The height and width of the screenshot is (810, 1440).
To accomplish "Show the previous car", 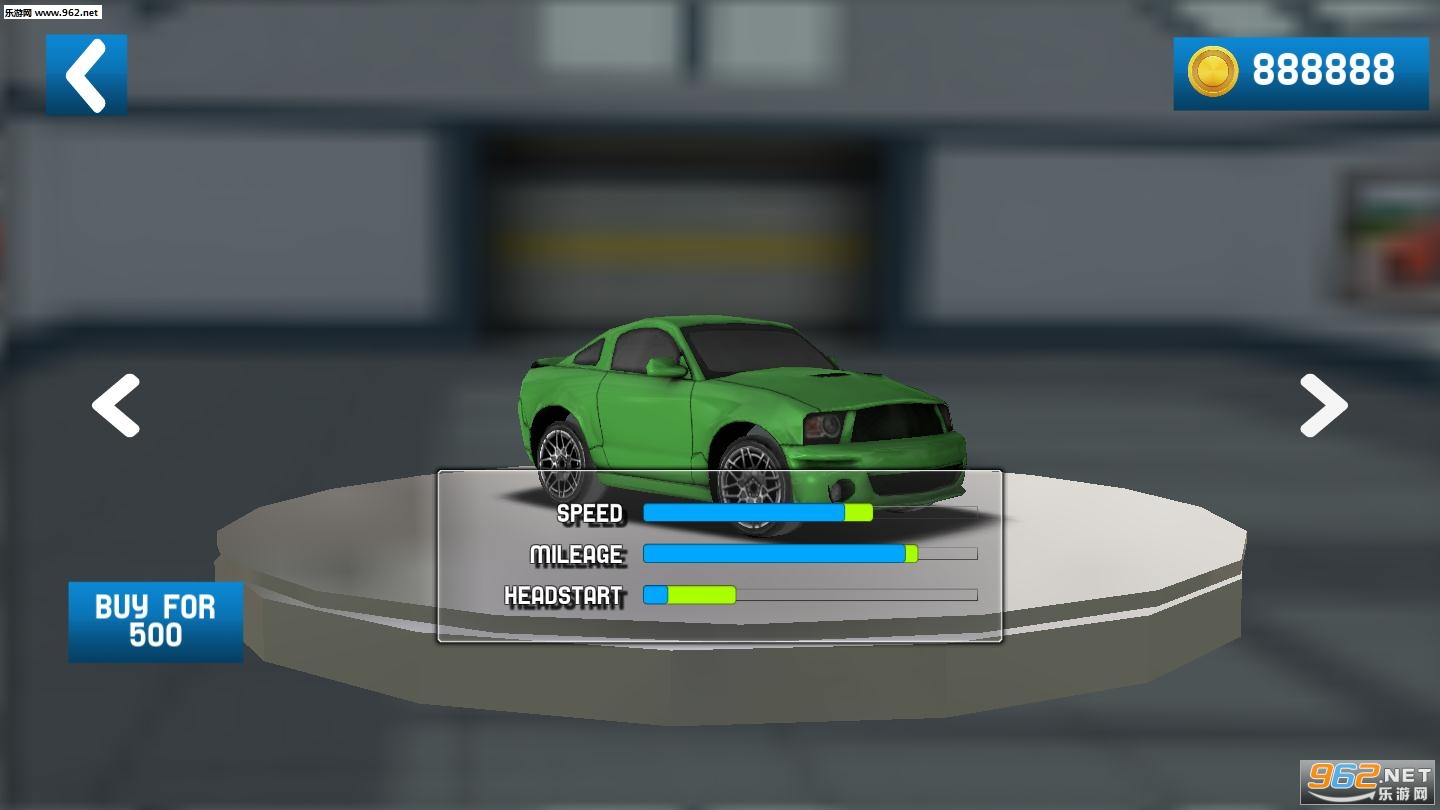I will [116, 406].
